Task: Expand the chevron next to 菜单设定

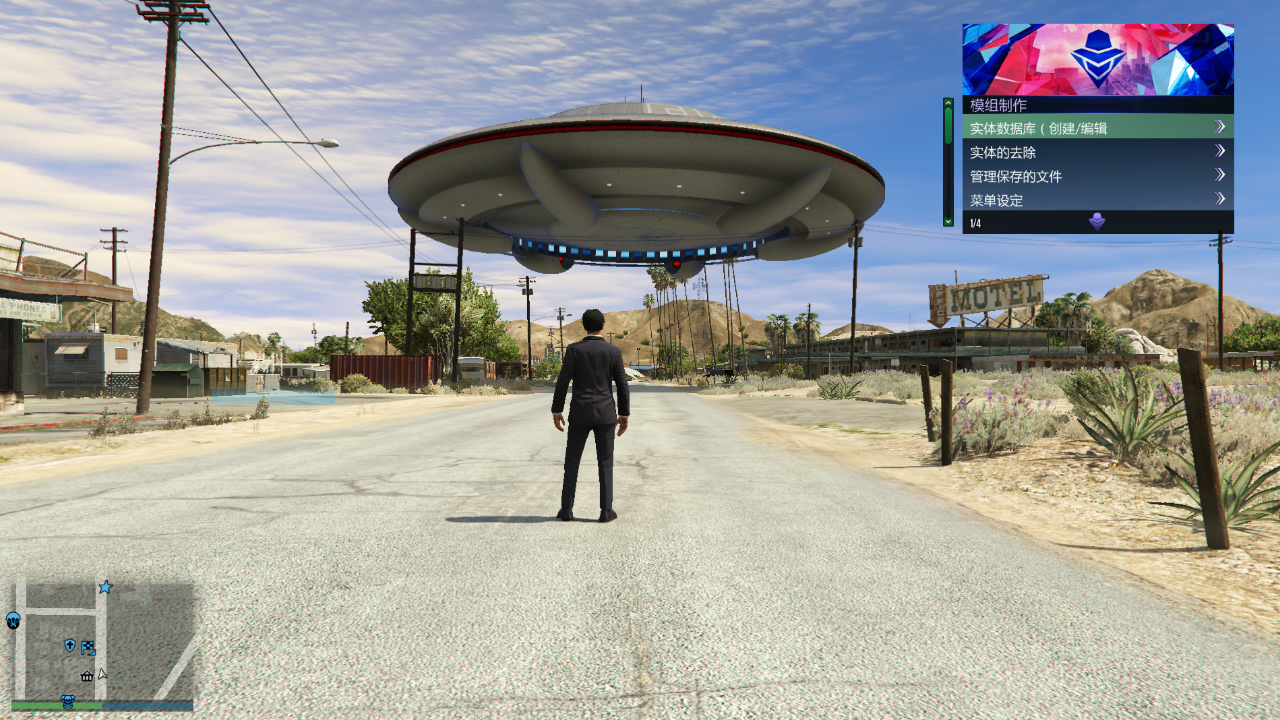Action: (1220, 198)
